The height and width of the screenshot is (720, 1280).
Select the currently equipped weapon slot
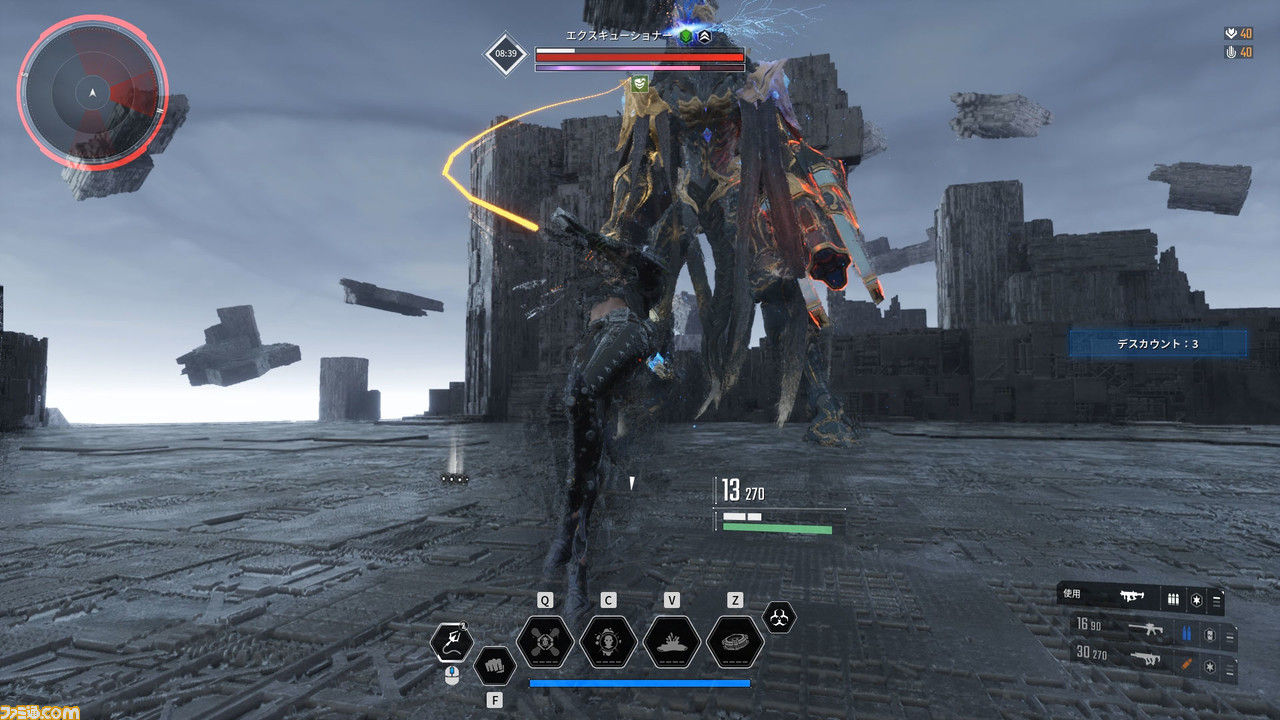[x=1139, y=599]
